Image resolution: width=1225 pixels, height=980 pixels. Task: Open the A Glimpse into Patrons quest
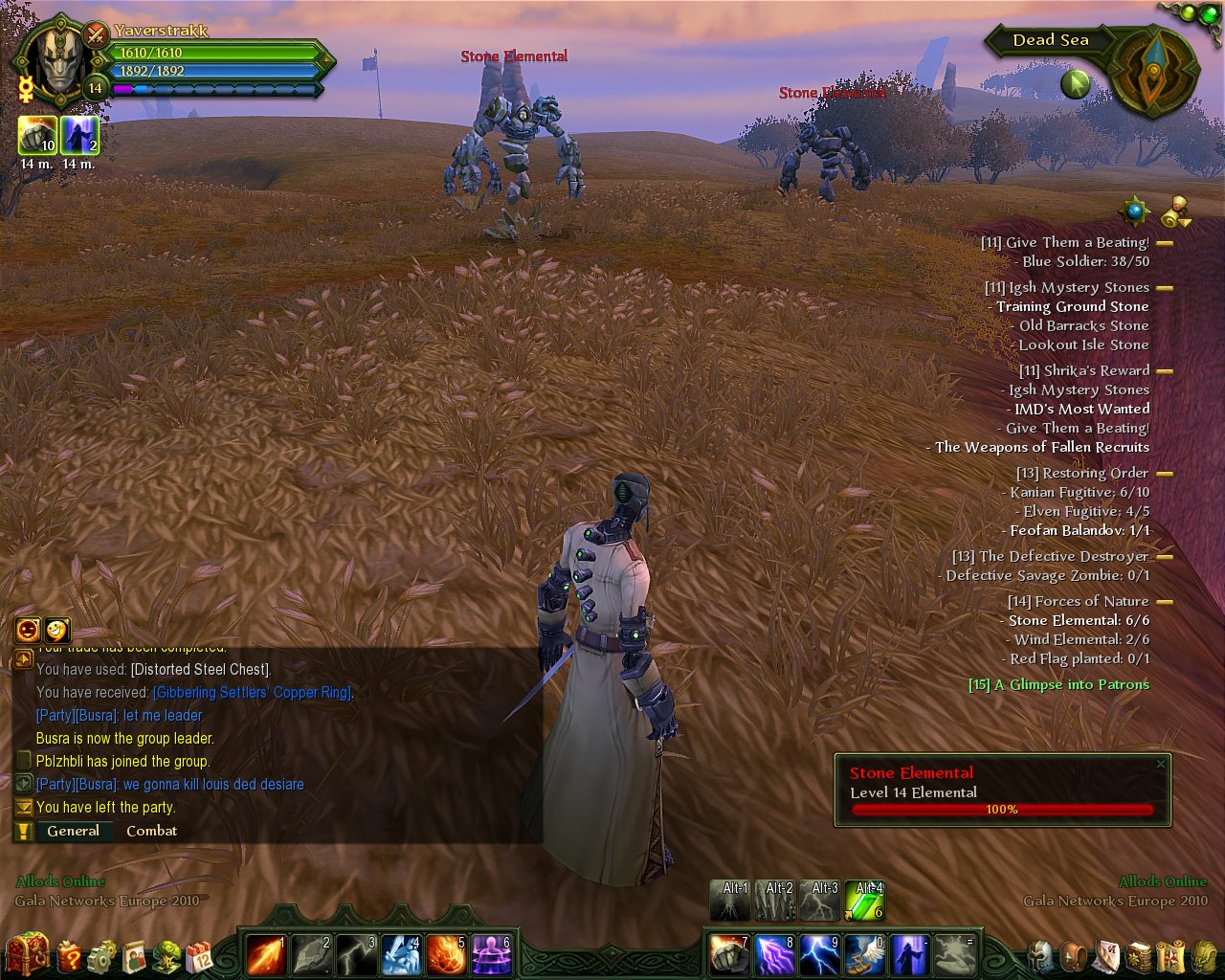pos(1058,684)
